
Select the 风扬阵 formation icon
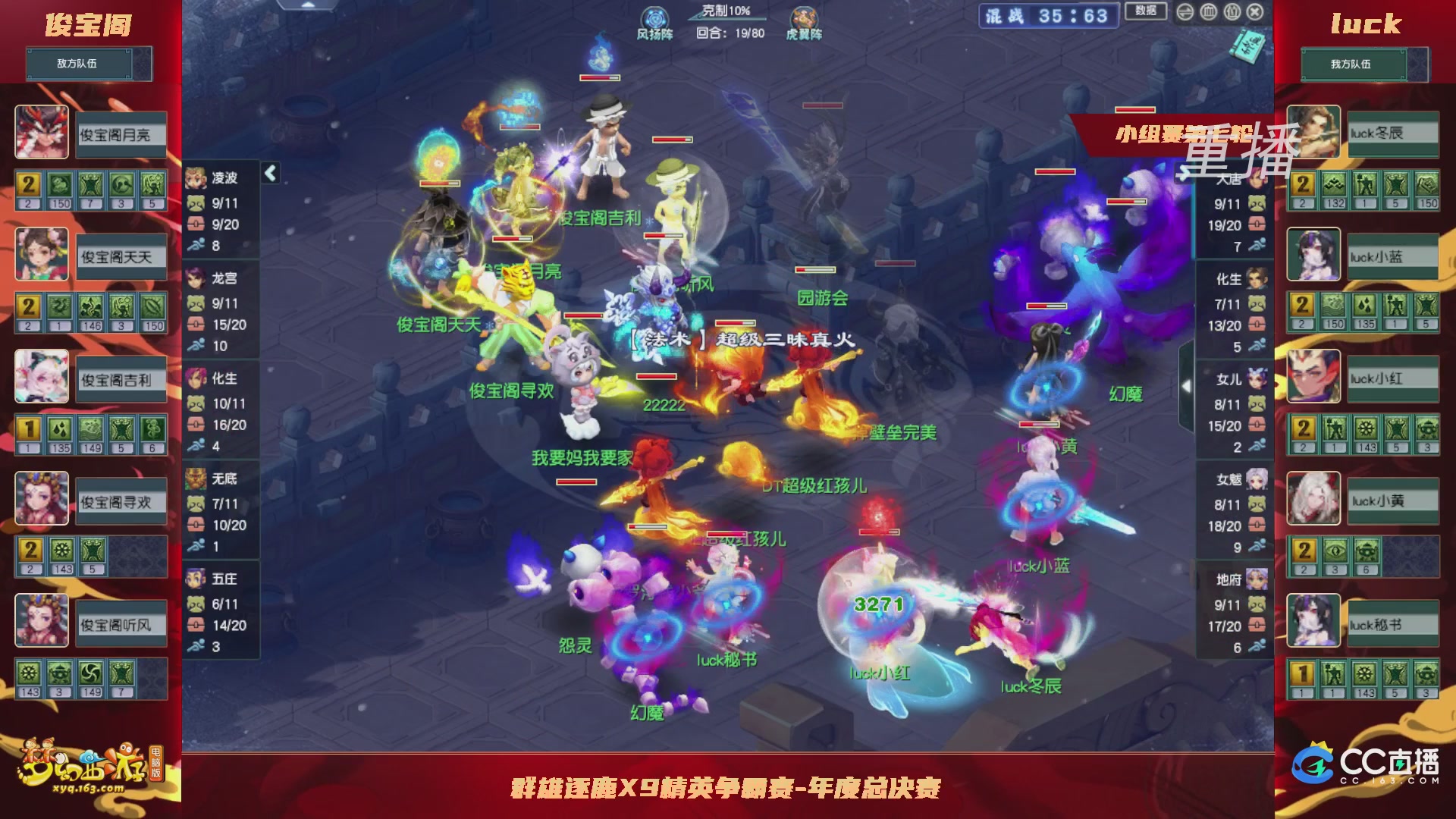[x=653, y=17]
